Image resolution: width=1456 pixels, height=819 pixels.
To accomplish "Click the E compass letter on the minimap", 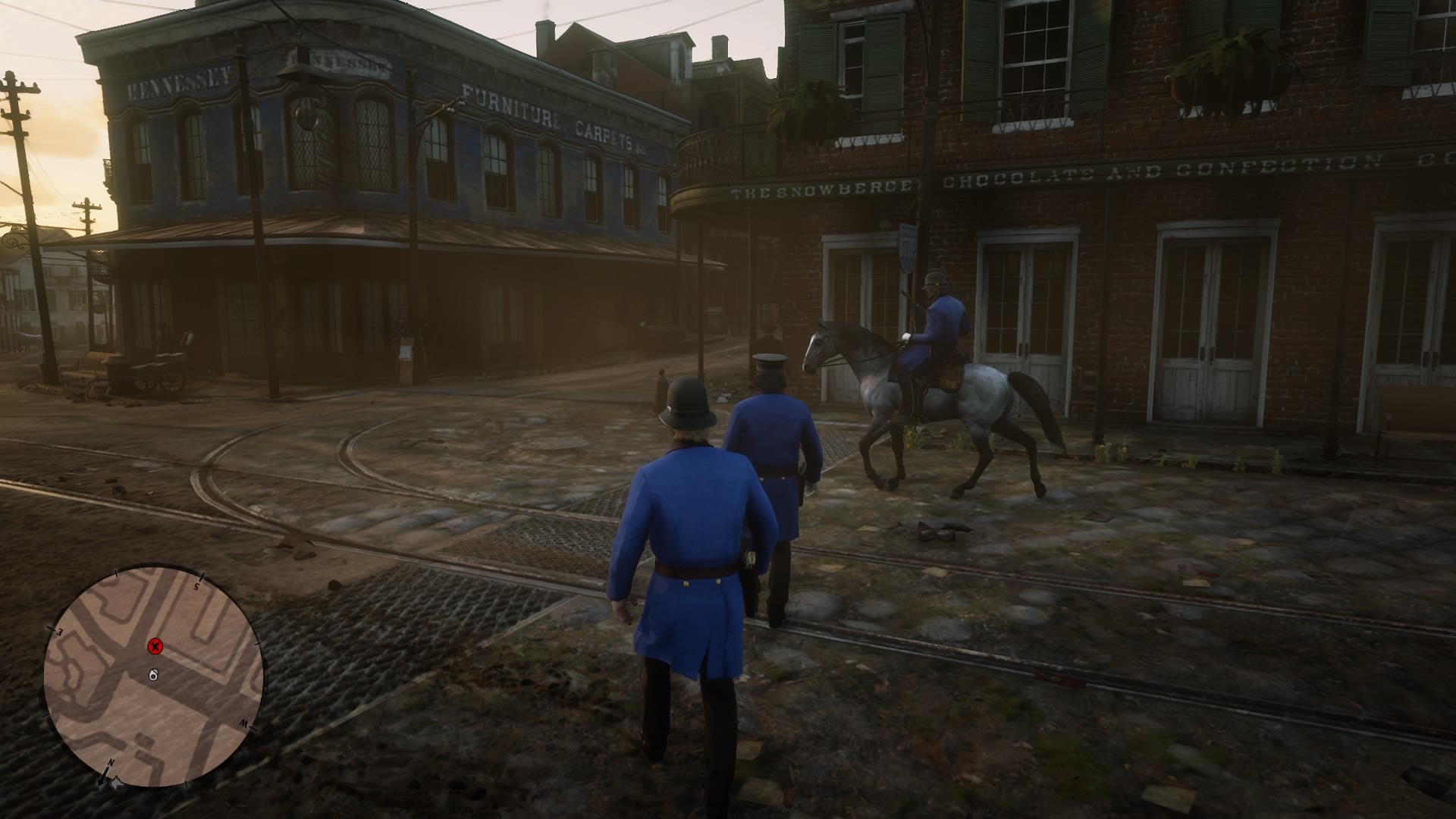I will [x=58, y=630].
